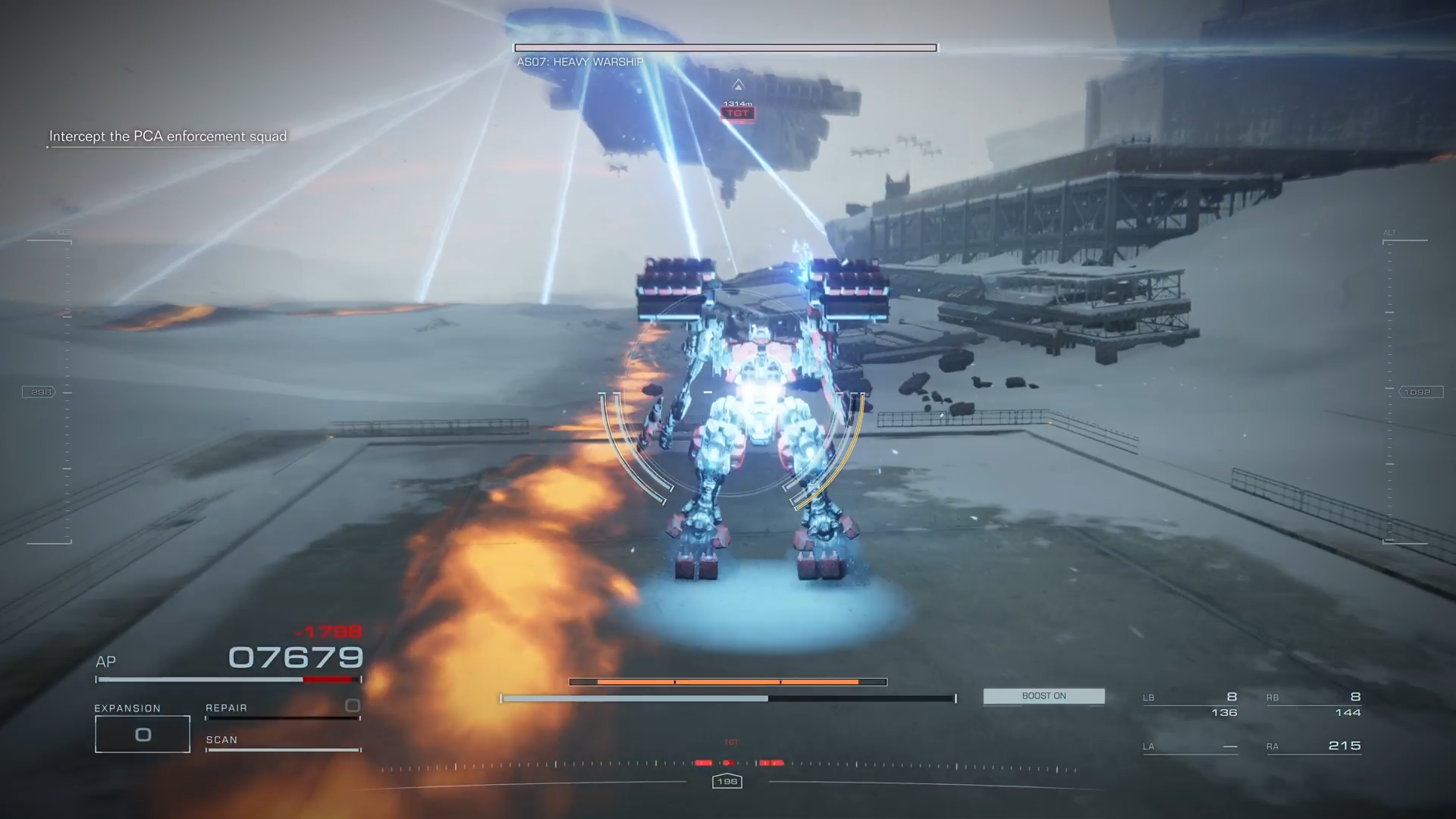Screen dimensions: 1456x819
Task: Select the objective tracker about PCA enforcement squad
Action: 168,136
